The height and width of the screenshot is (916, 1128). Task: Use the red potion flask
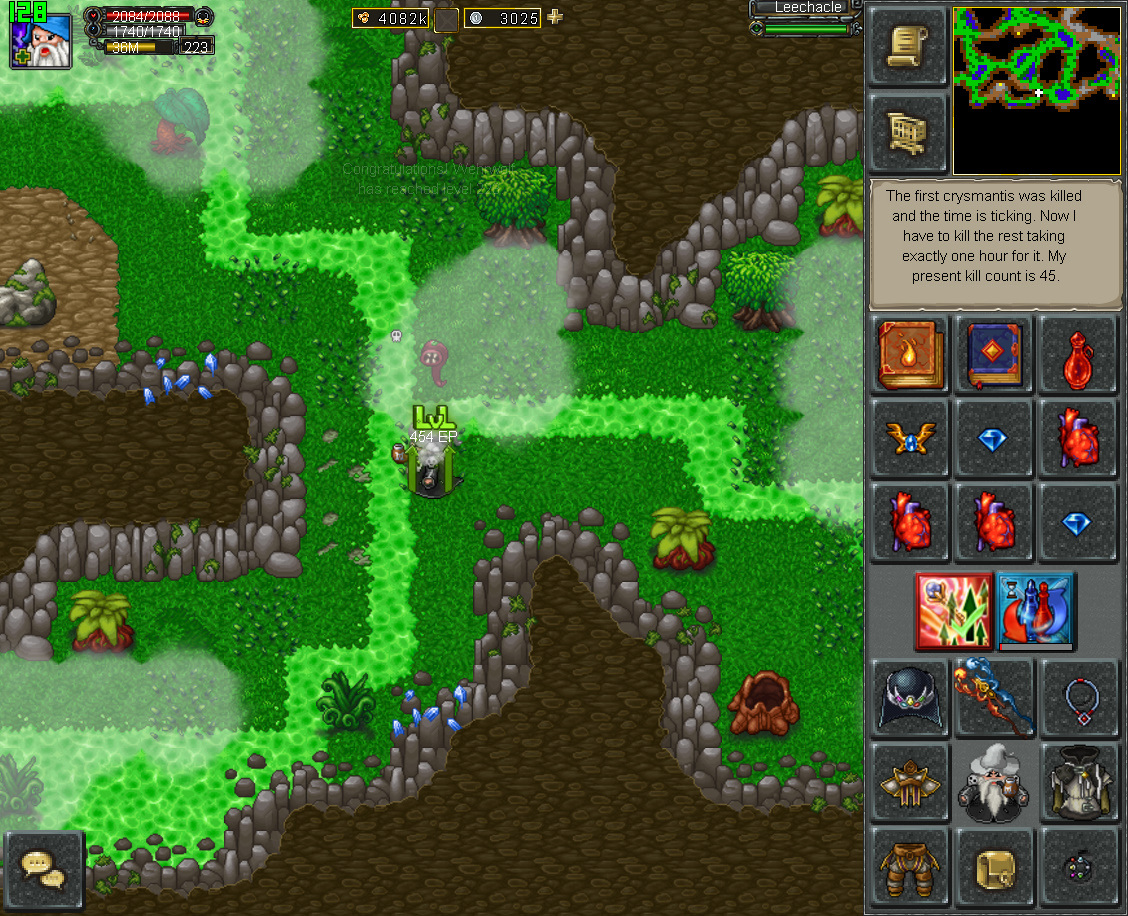[x=1076, y=355]
